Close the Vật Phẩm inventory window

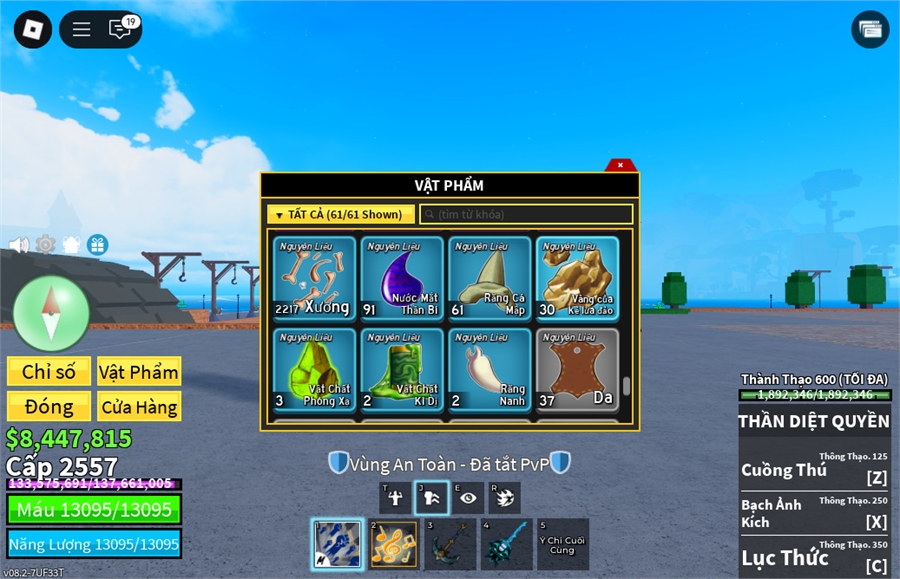click(x=620, y=165)
